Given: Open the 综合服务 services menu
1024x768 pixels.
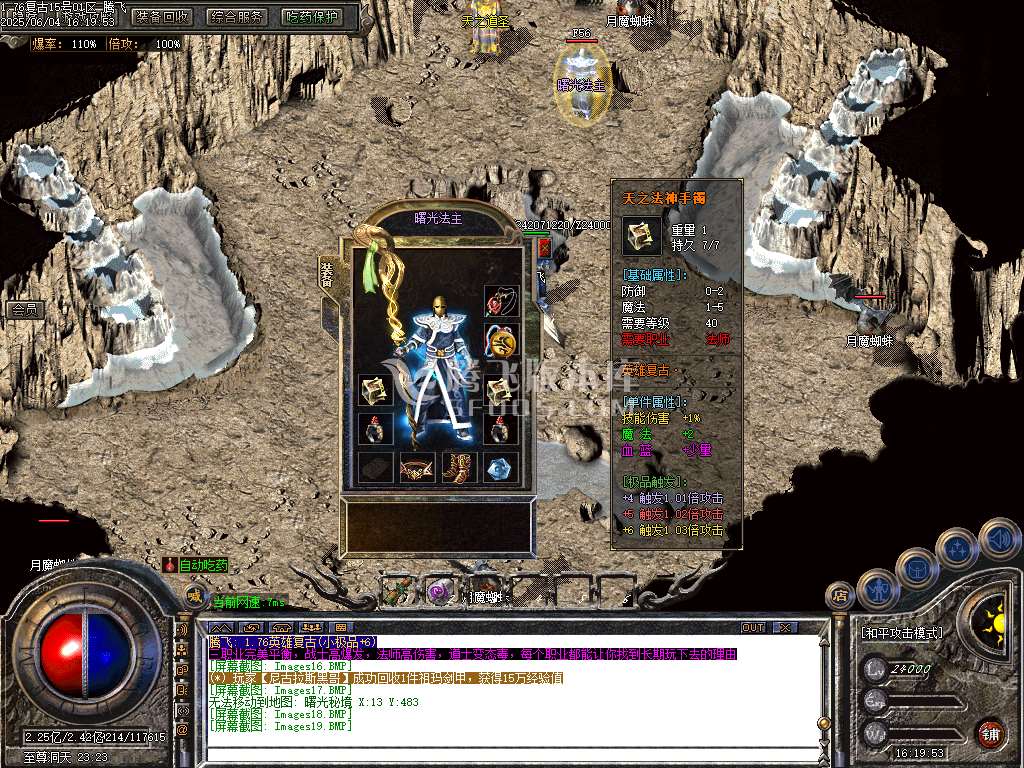Looking at the screenshot, I should 237,17.
